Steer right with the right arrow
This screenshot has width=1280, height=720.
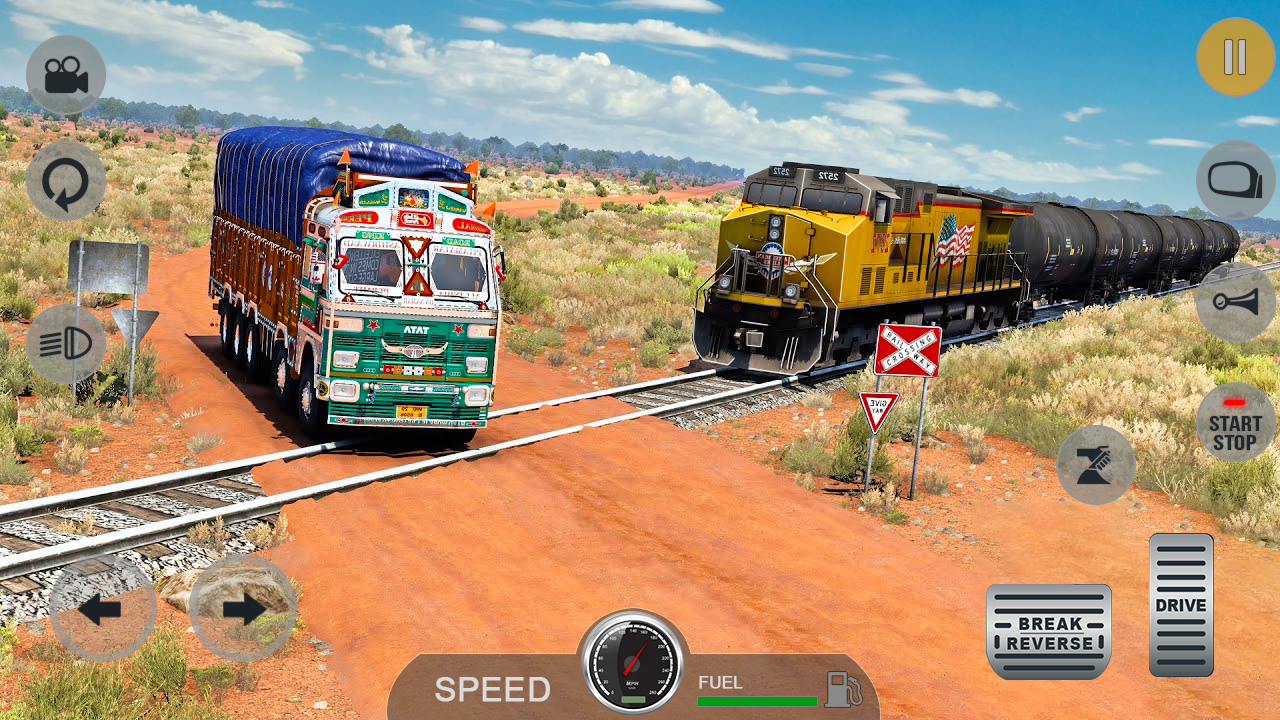click(x=243, y=608)
